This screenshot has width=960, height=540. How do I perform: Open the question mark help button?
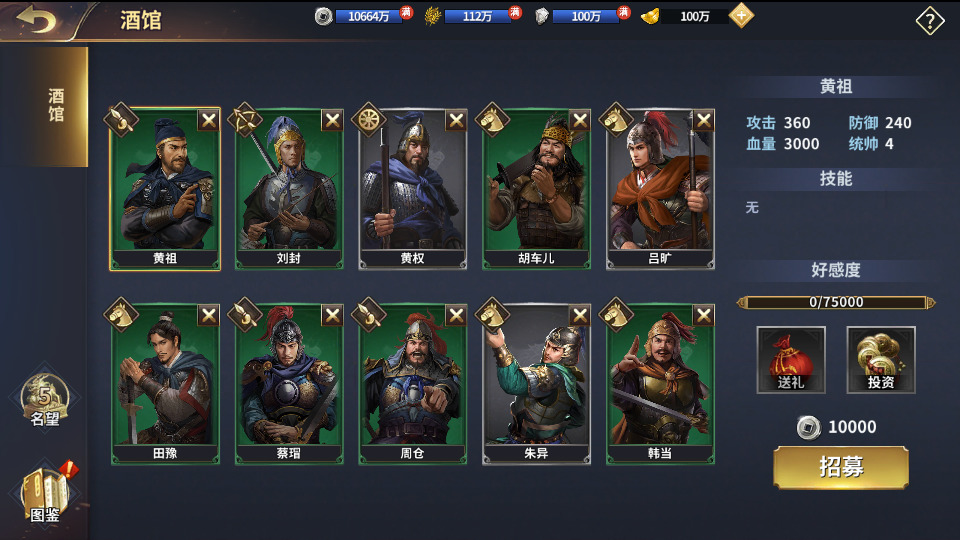click(930, 21)
